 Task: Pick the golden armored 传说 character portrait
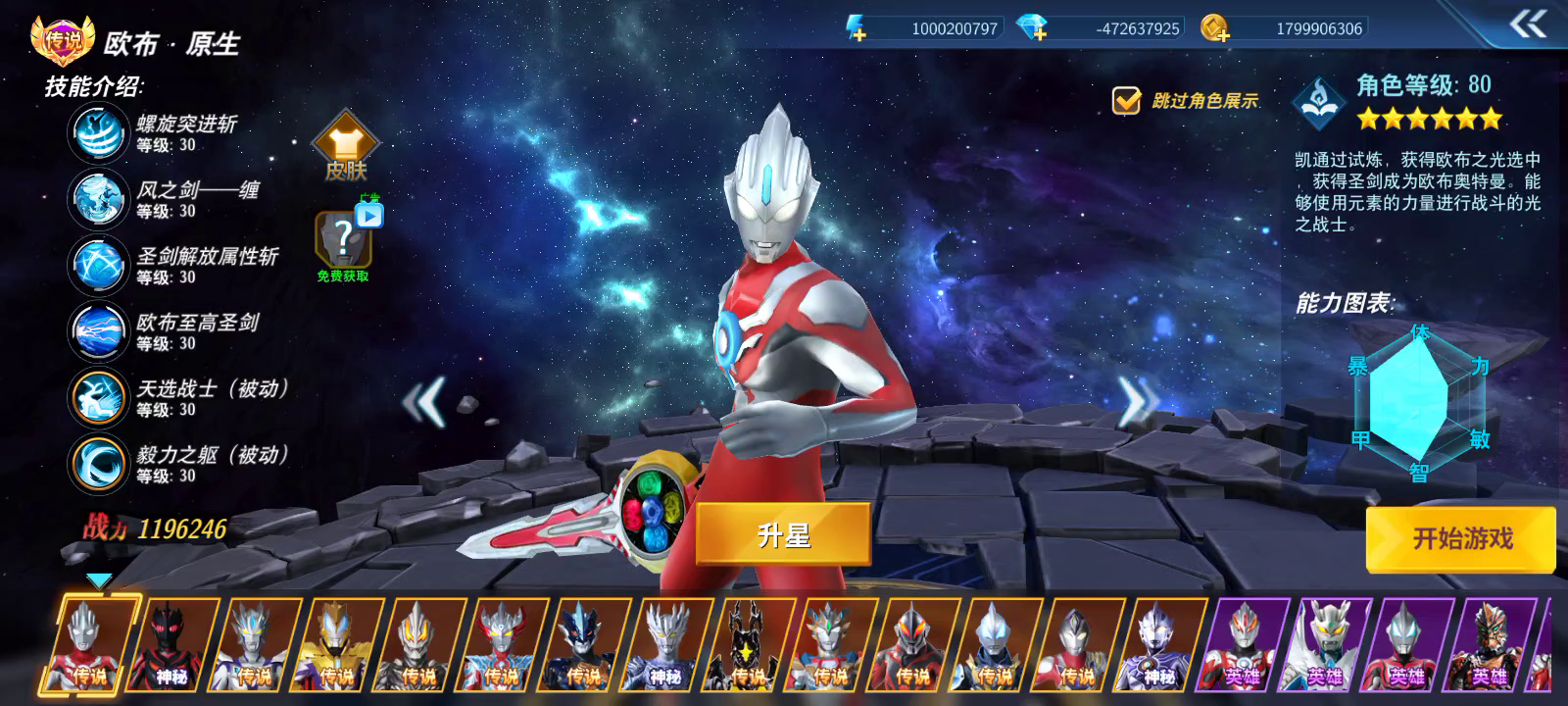coord(337,642)
